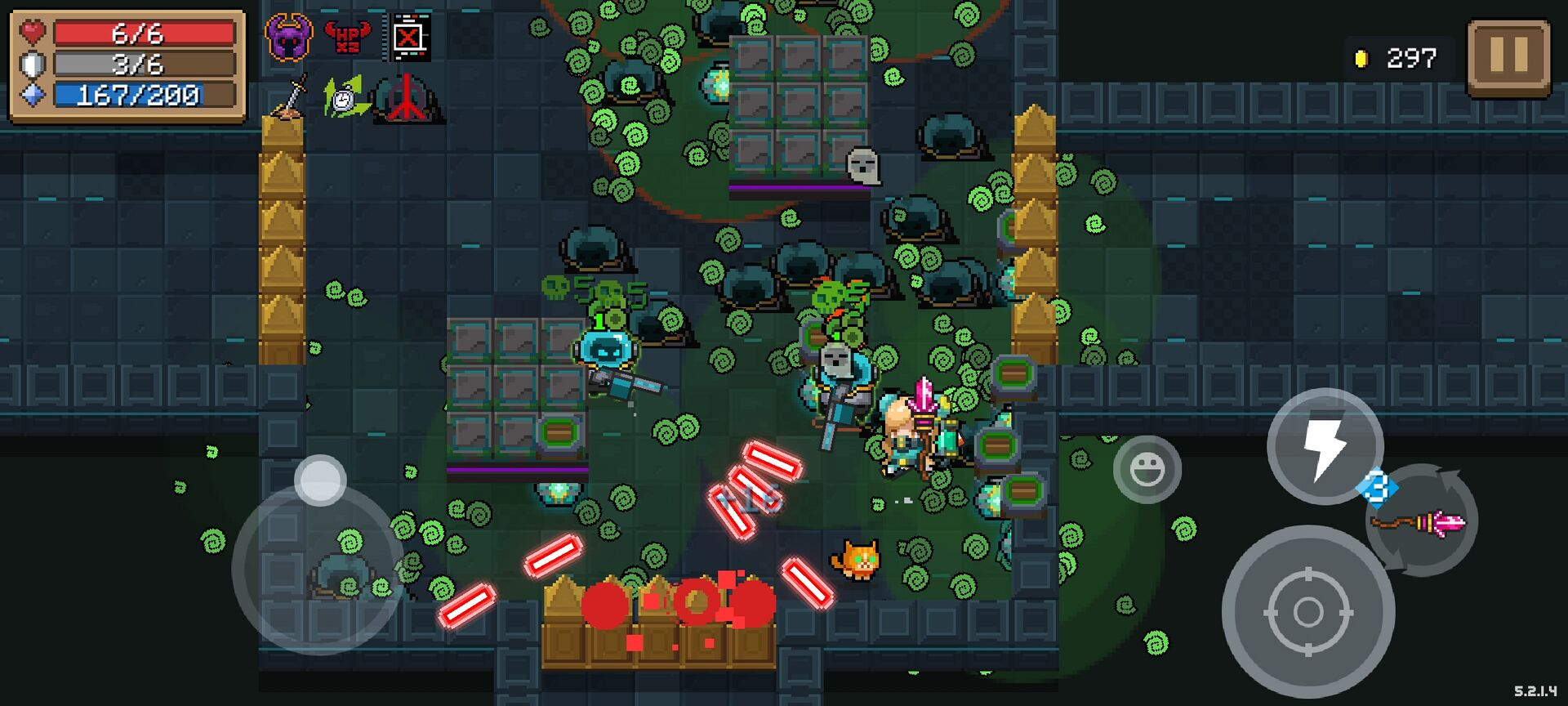
Task: Inspect the red tripod symbol buff icon
Action: tap(406, 98)
